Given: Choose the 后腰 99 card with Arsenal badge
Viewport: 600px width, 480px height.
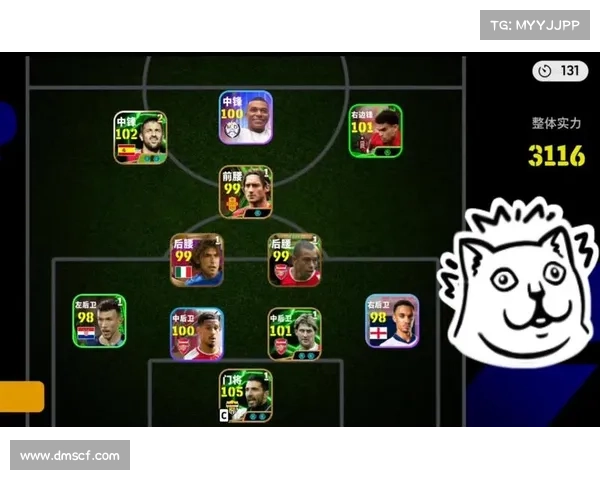Looking at the screenshot, I should click(295, 261).
